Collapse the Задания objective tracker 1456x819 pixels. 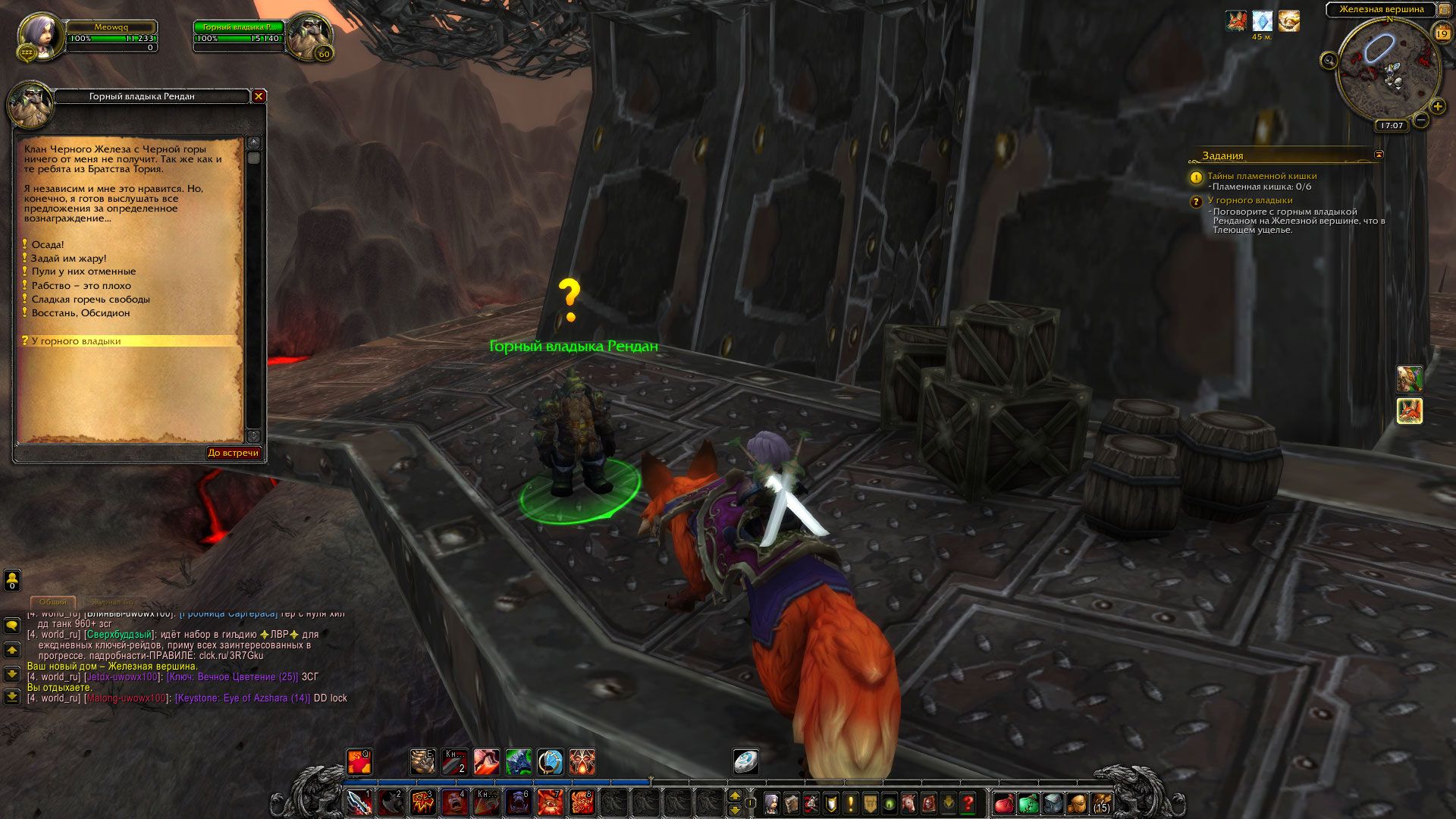[x=1379, y=155]
